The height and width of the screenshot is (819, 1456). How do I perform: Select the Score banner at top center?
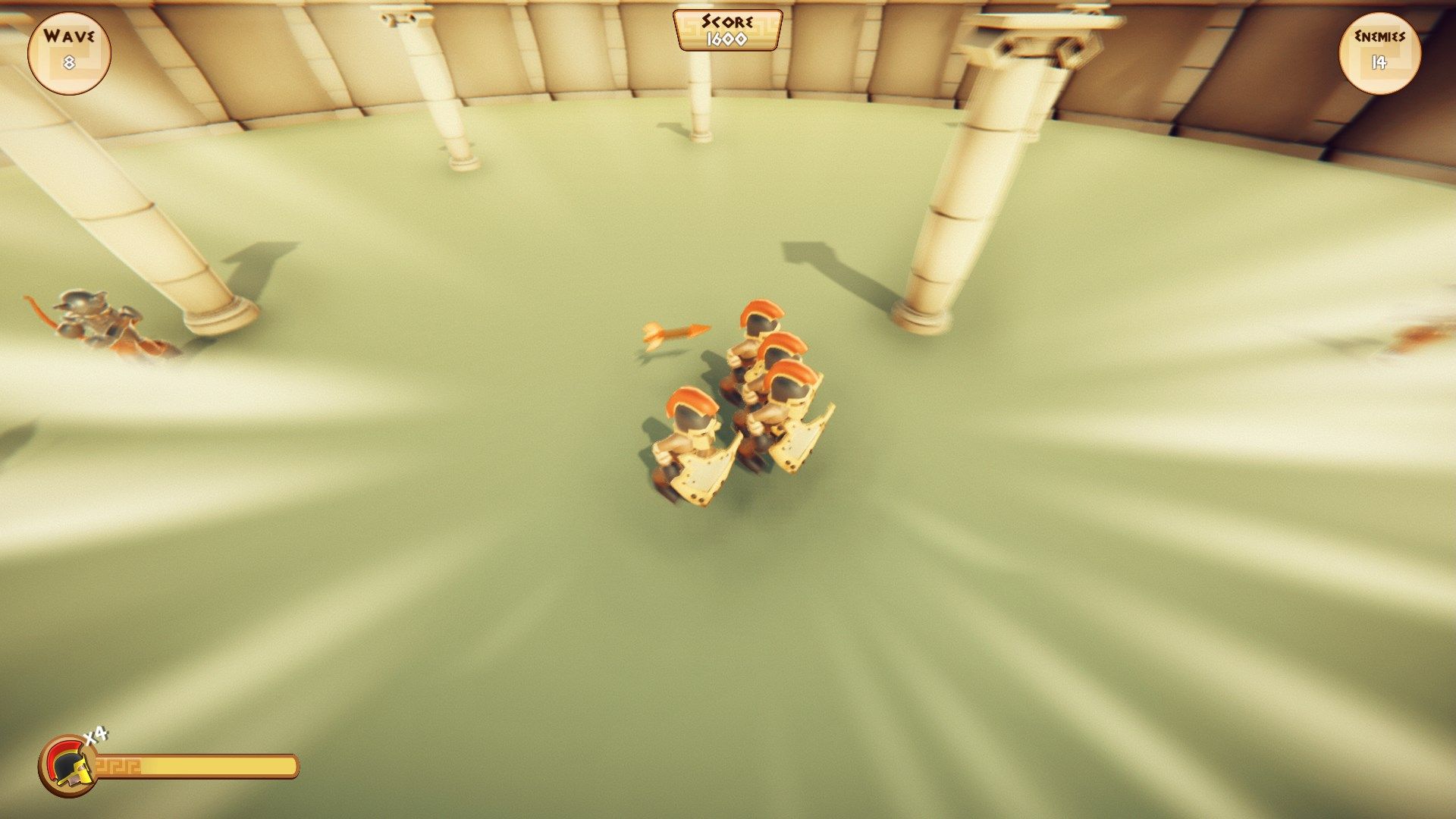tap(726, 30)
